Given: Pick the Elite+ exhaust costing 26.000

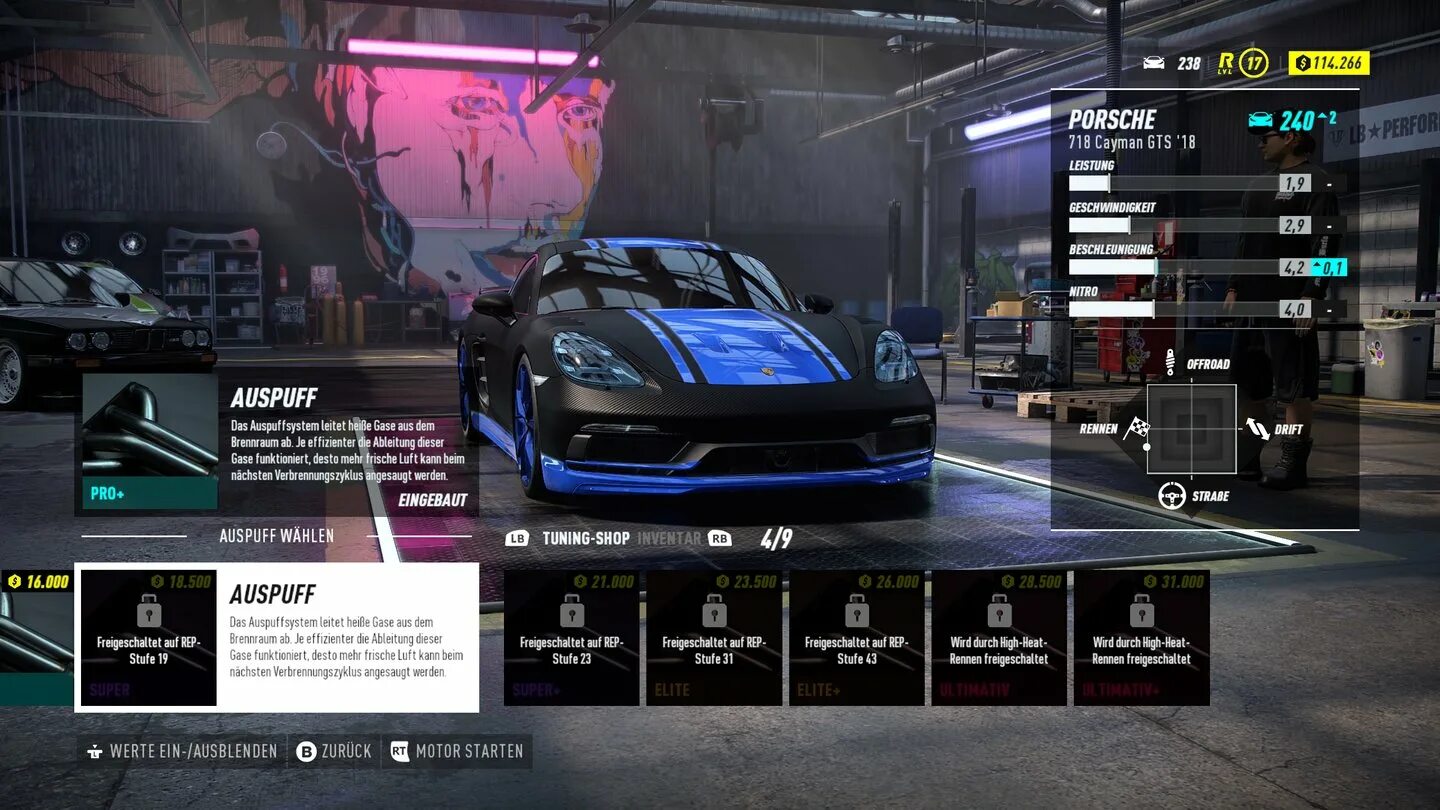Looking at the screenshot, I should pyautogui.click(x=856, y=638).
